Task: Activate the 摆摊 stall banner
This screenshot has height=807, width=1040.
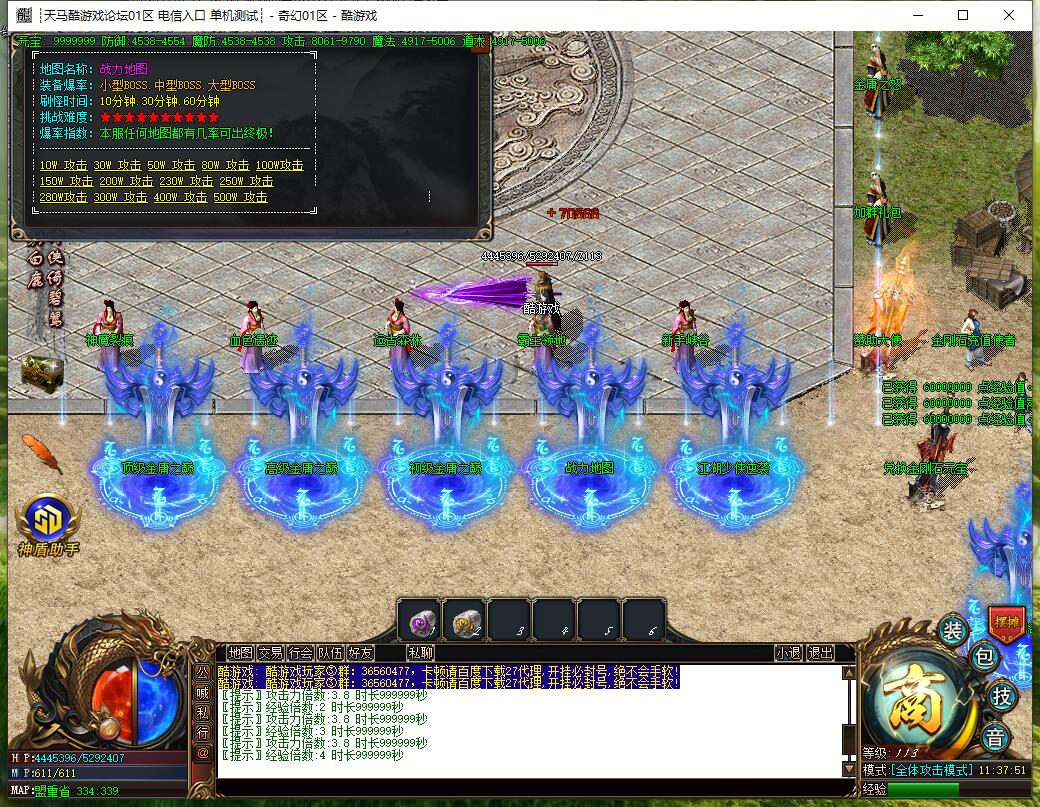Action: tap(1006, 622)
